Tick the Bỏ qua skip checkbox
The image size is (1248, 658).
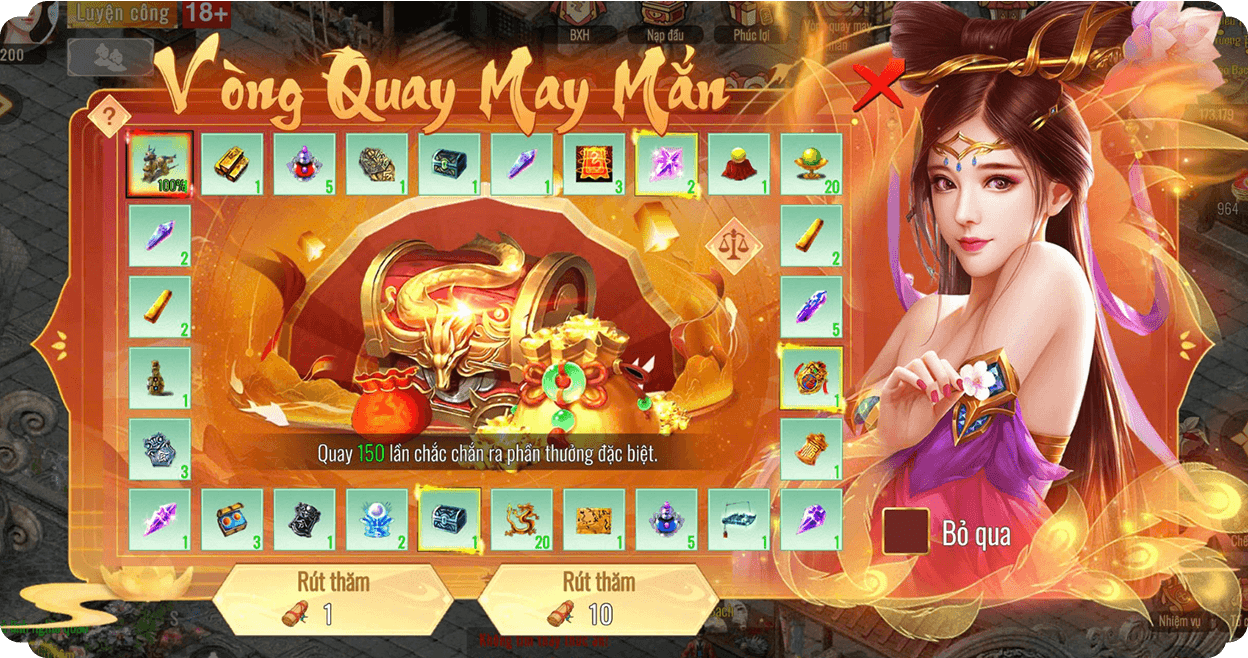pyautogui.click(x=905, y=532)
